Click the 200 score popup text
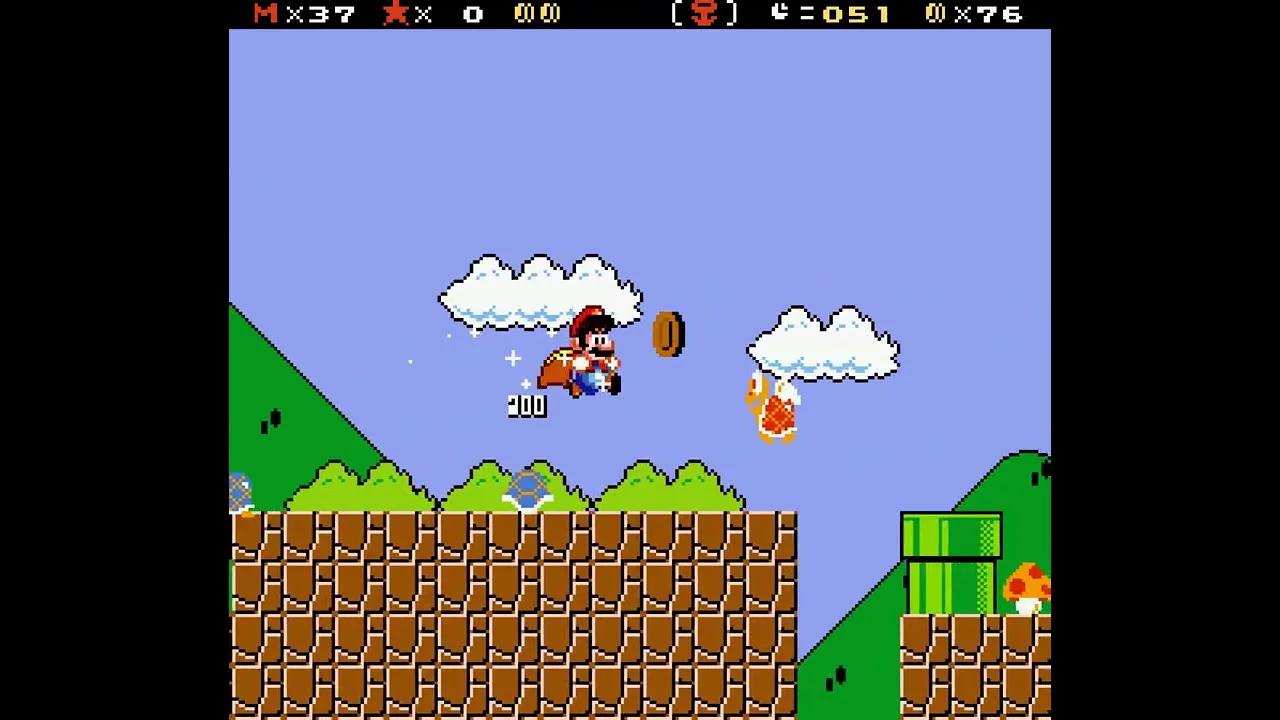Viewport: 1280px width, 720px height. point(527,405)
